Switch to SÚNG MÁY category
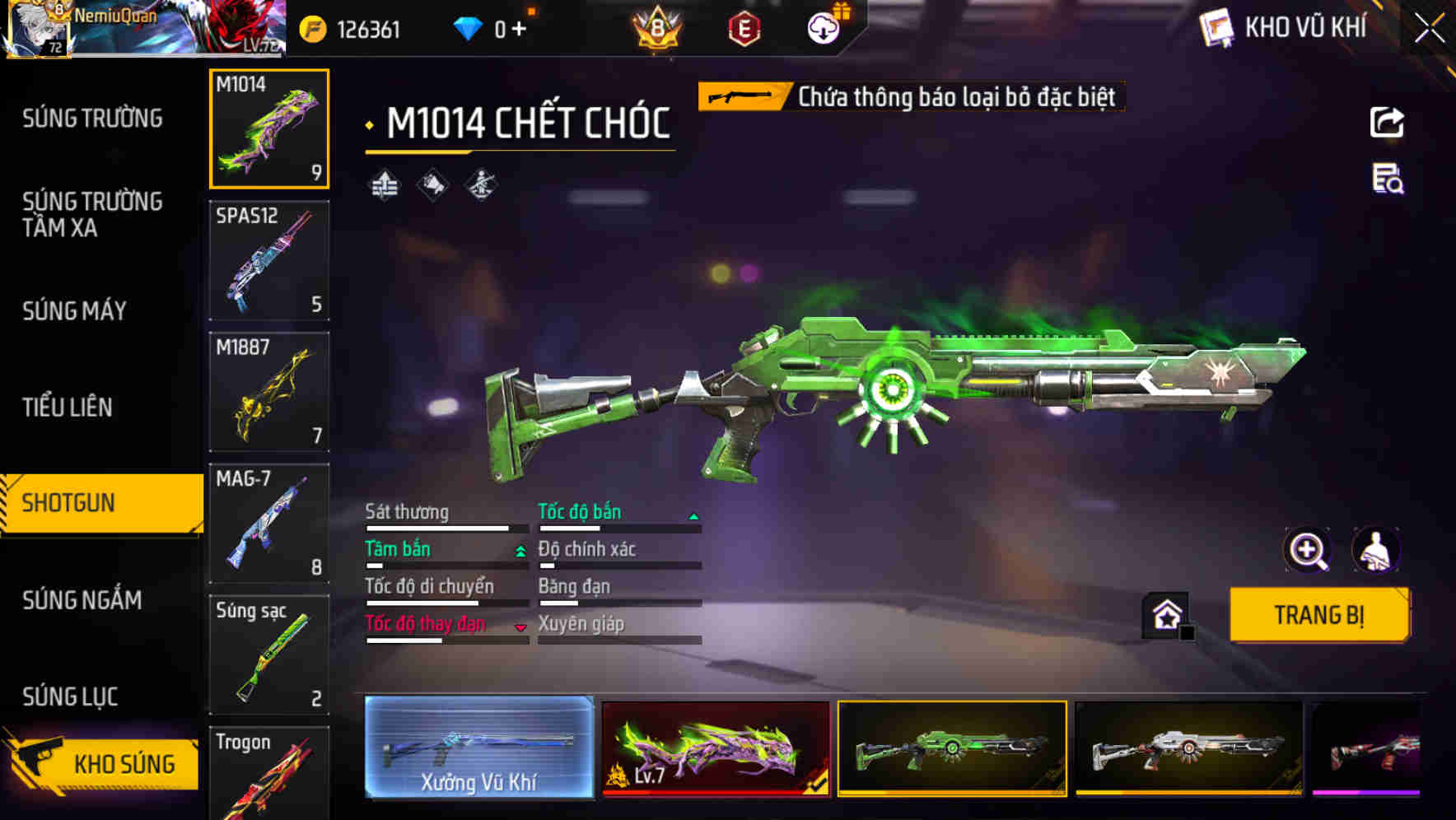The width and height of the screenshot is (1456, 820). point(75,310)
